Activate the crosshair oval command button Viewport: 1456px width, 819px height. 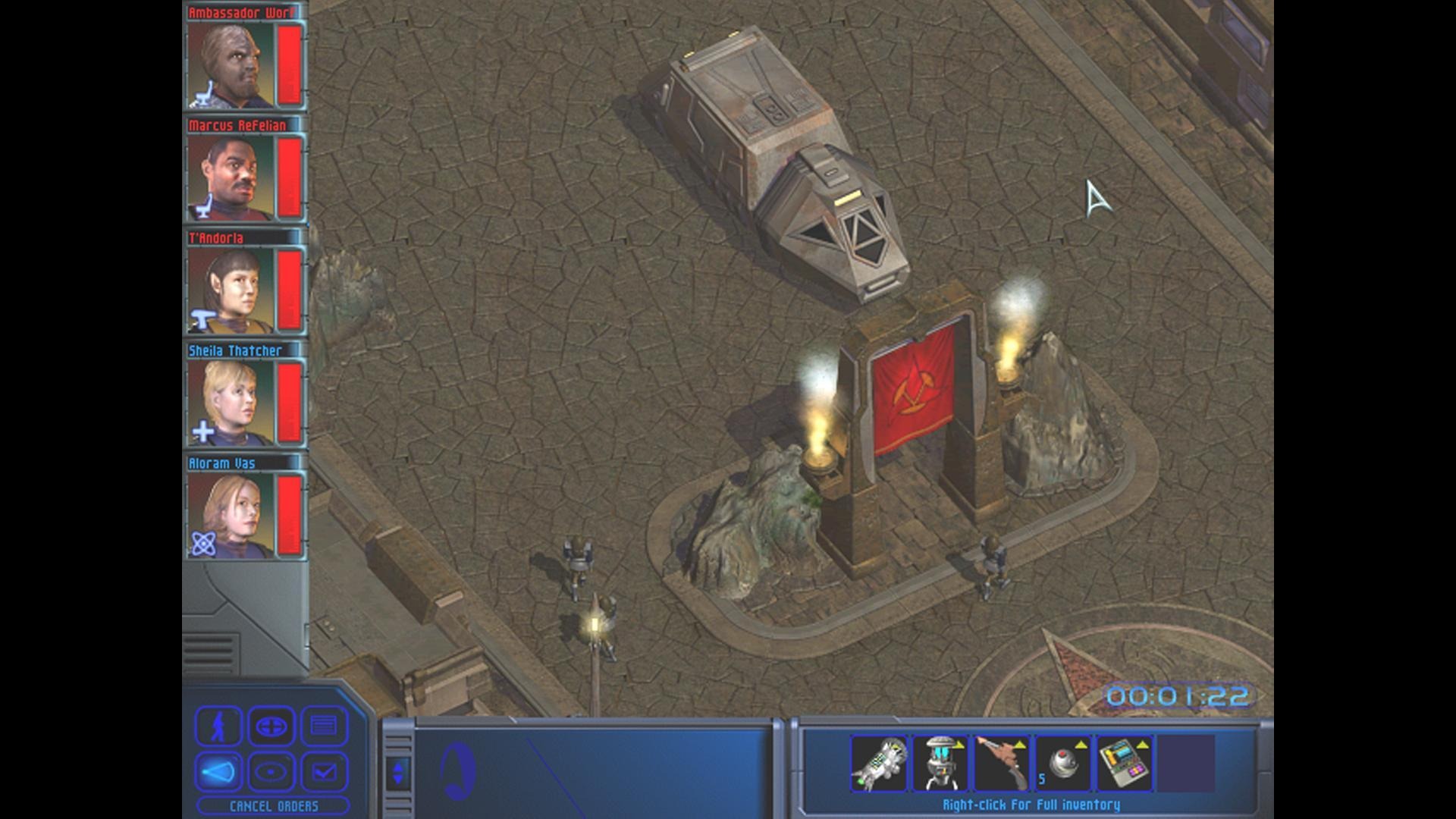[x=271, y=726]
